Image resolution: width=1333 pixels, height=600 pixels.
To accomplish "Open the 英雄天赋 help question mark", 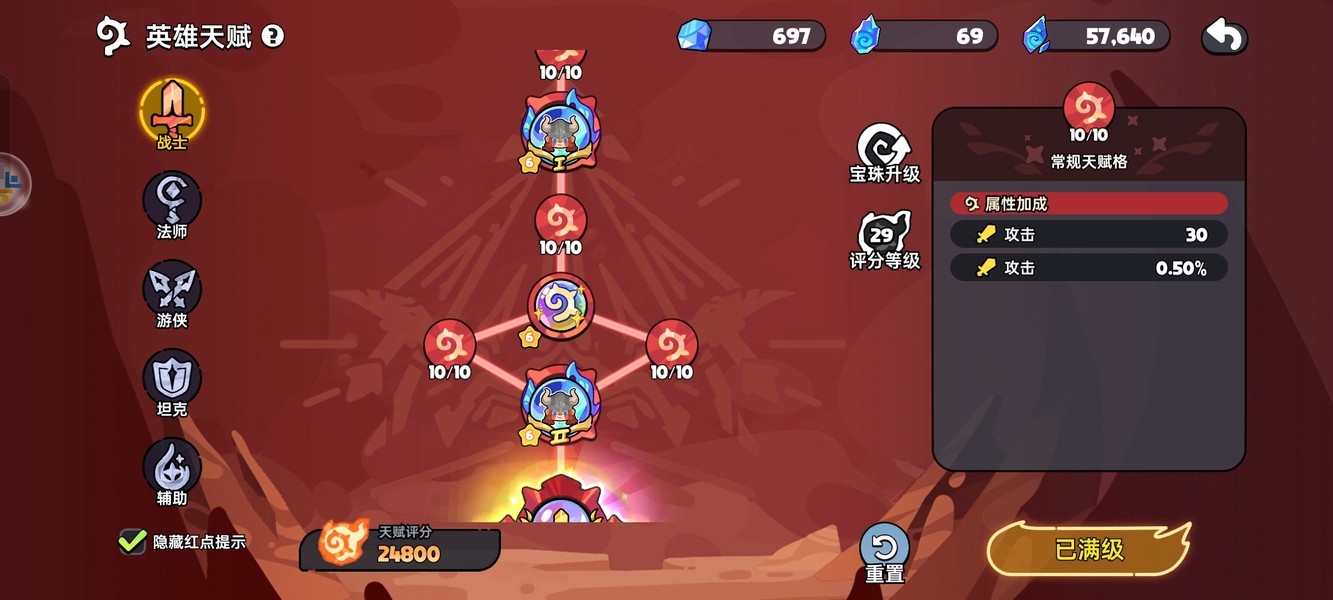I will coord(273,37).
